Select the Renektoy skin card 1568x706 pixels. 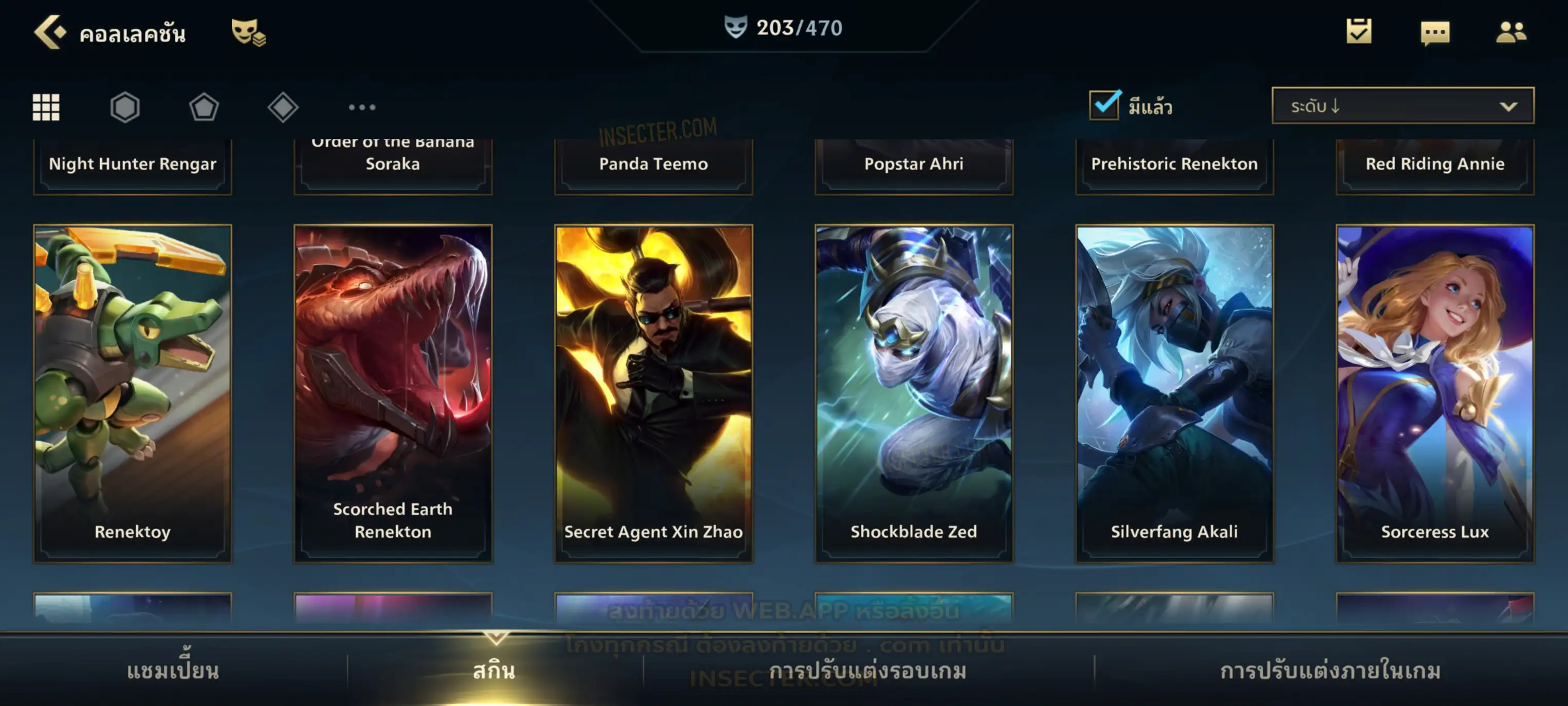coord(133,393)
